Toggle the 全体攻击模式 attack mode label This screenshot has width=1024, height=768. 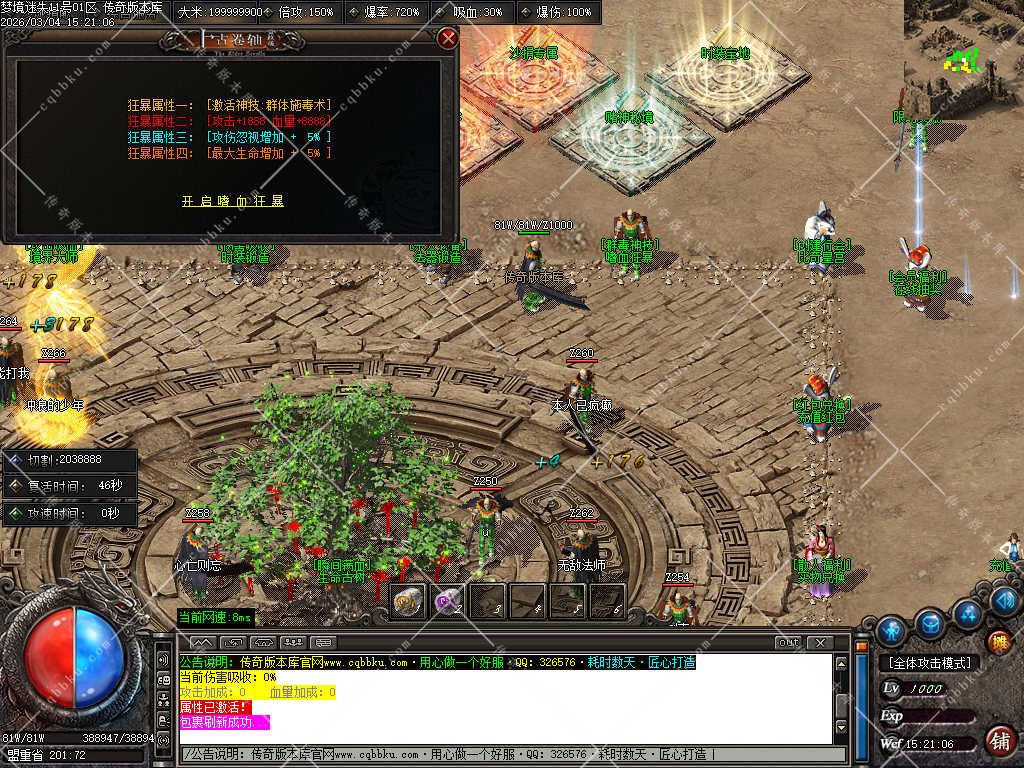tap(928, 663)
